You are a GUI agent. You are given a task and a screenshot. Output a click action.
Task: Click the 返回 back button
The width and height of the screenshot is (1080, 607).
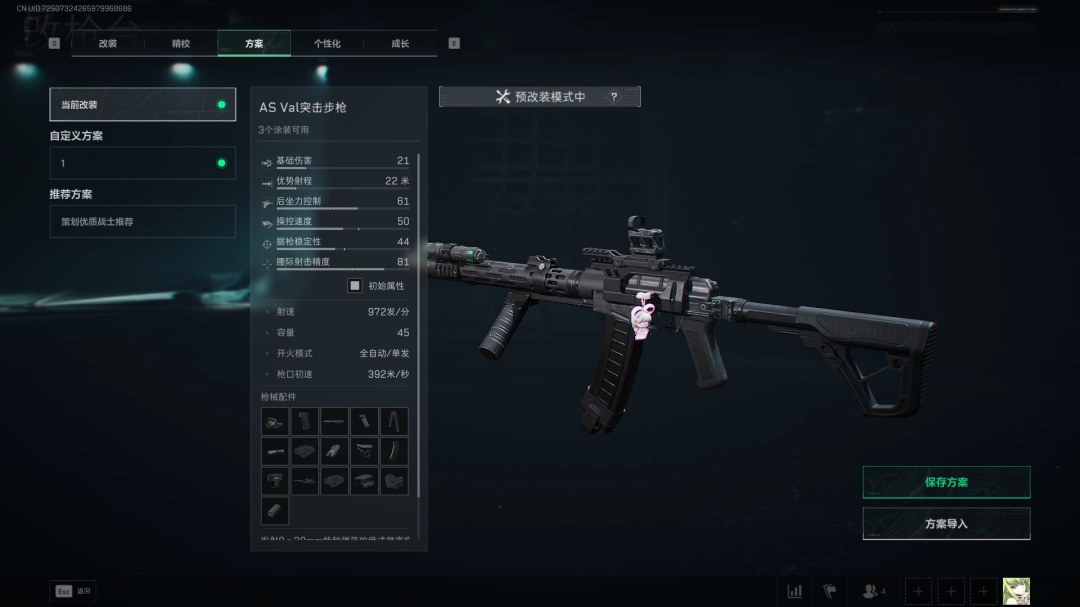pos(73,591)
